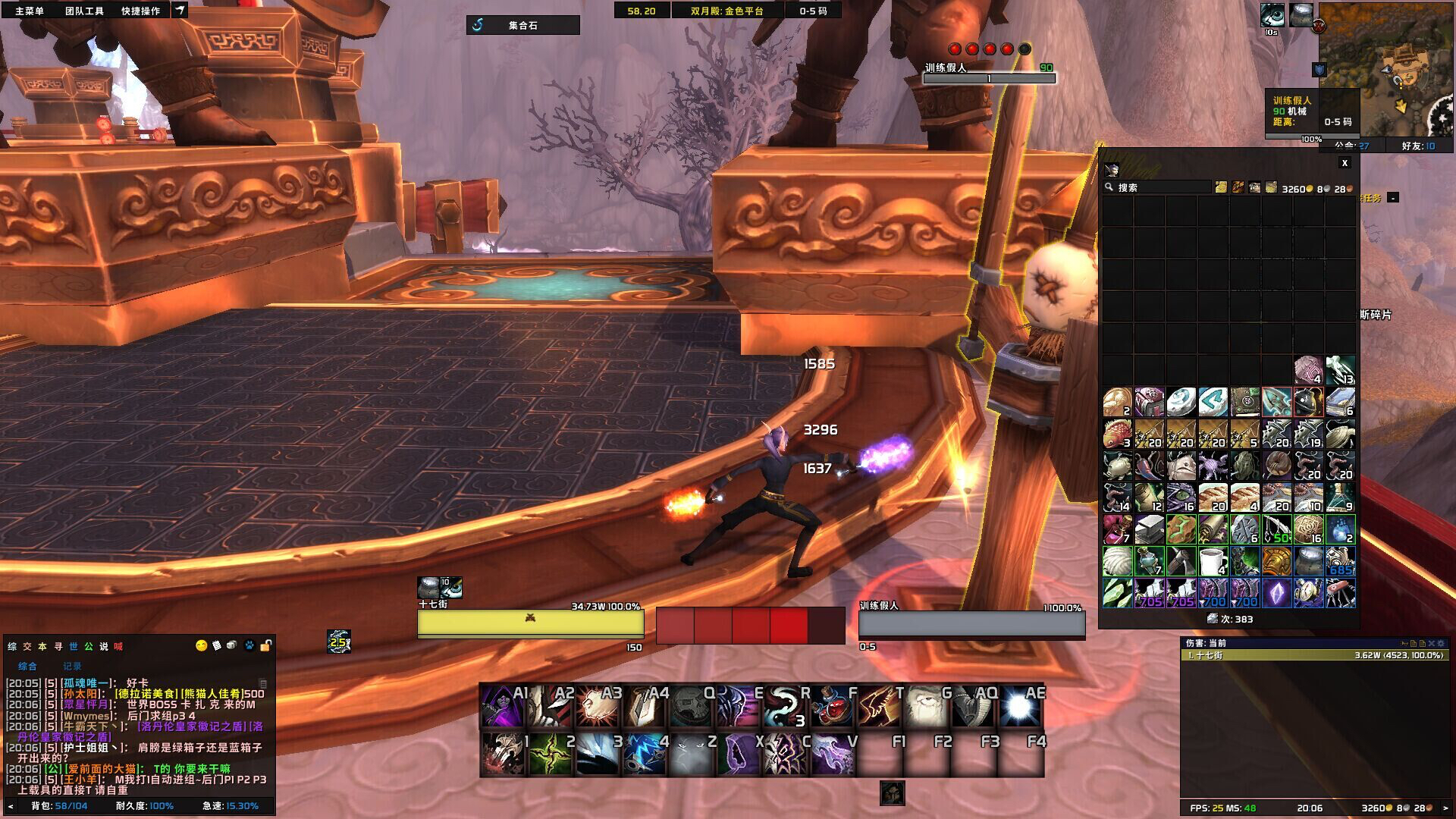Activate the hooded purple rogue ability A1
The image size is (1456, 819).
click(500, 706)
